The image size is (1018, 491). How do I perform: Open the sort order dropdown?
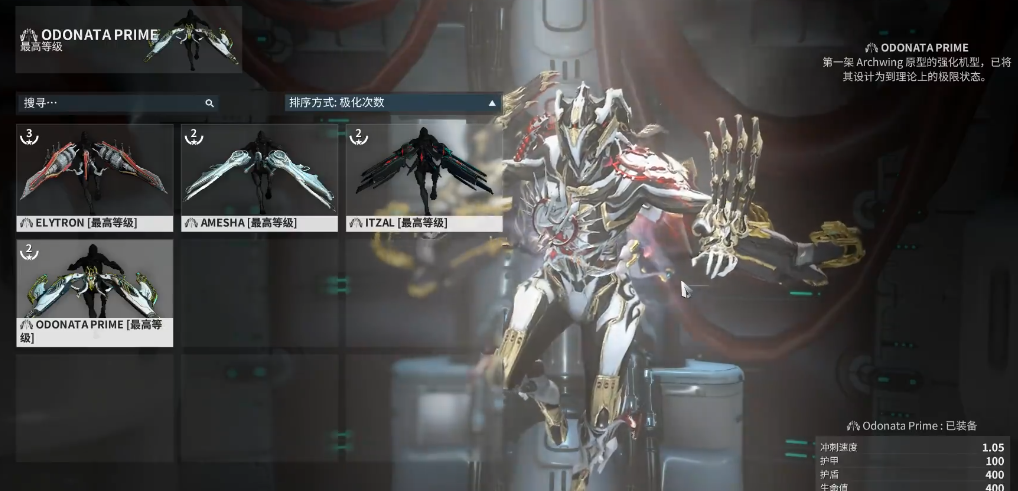pyautogui.click(x=393, y=102)
